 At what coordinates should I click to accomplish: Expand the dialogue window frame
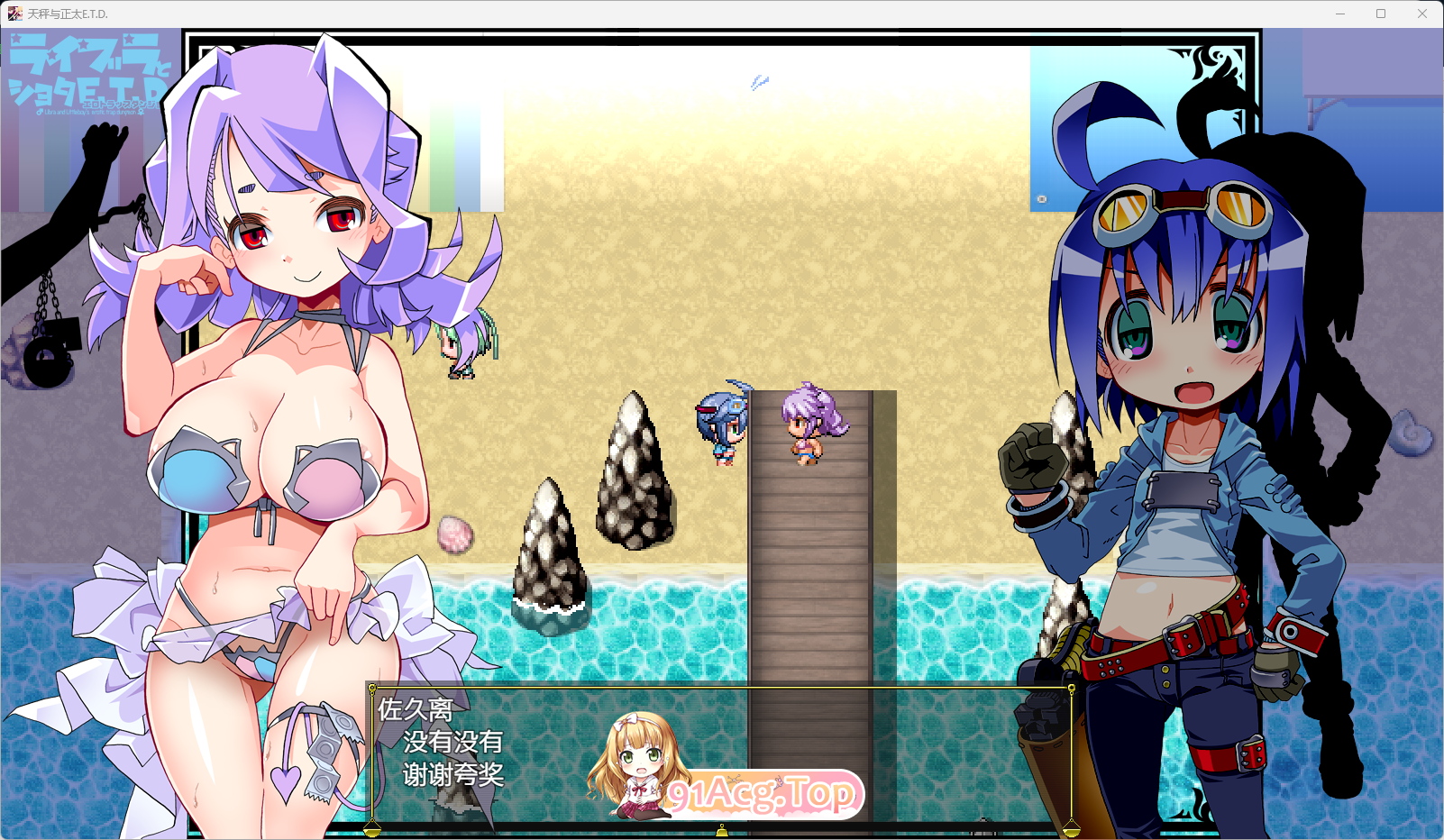(x=719, y=687)
